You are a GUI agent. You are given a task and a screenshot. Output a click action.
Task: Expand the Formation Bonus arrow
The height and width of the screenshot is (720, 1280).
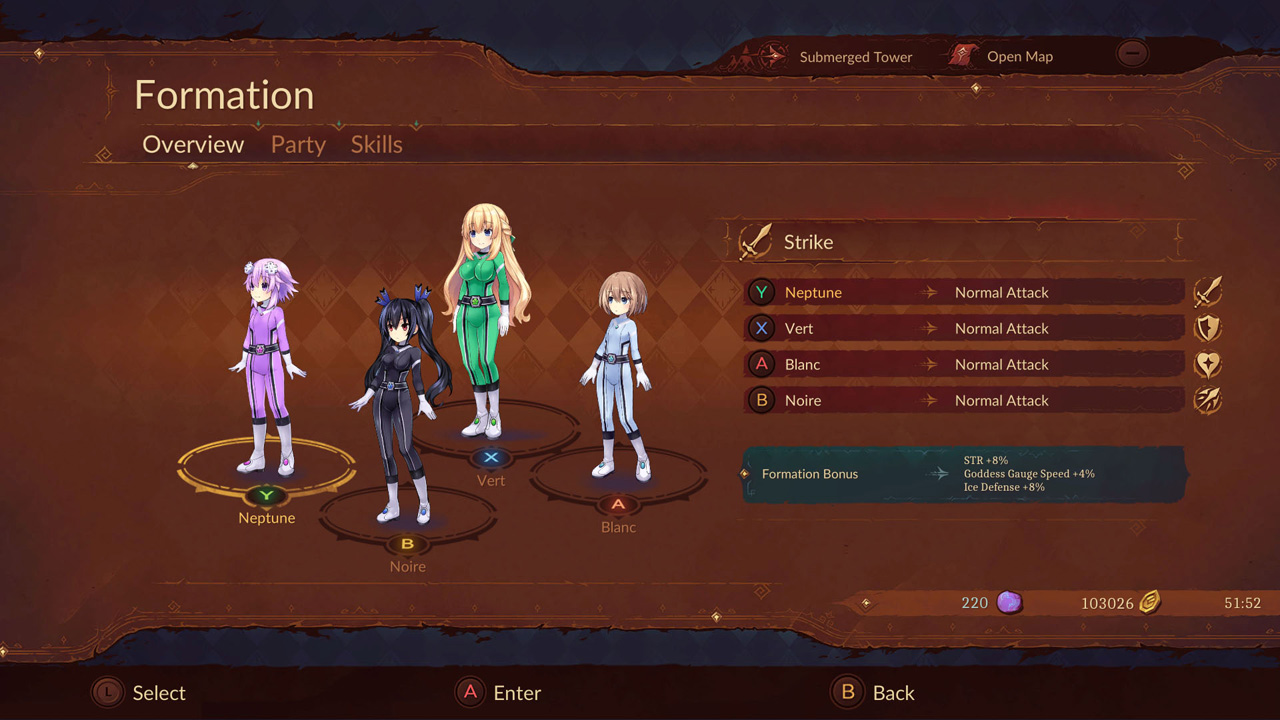pyautogui.click(x=940, y=474)
